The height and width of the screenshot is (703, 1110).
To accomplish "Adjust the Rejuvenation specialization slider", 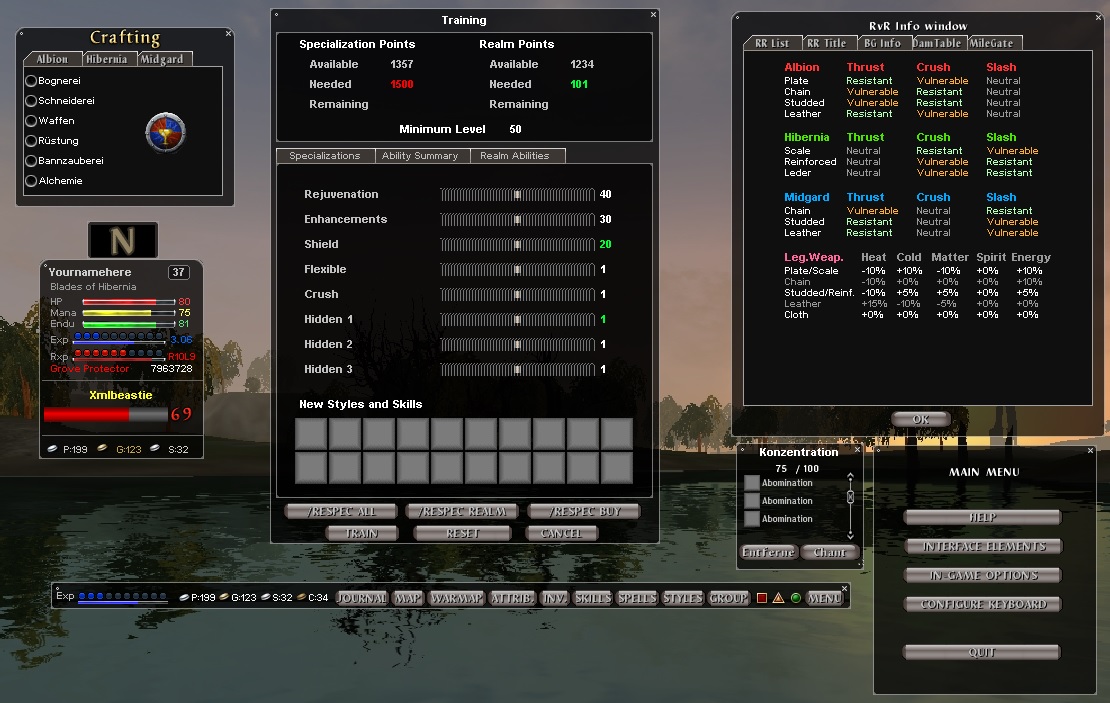I will [x=517, y=194].
